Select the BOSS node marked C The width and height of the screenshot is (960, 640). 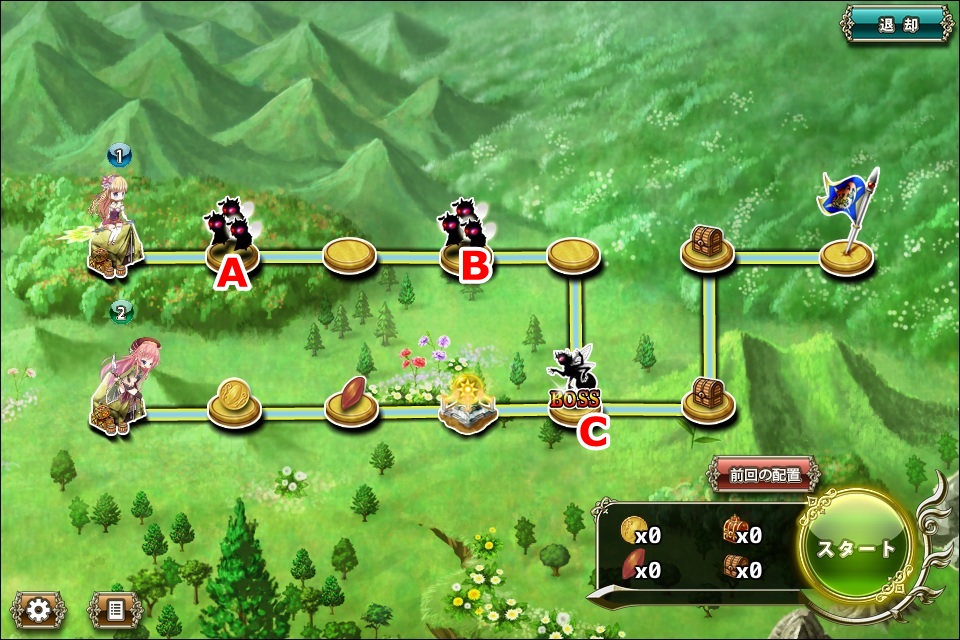click(x=574, y=390)
